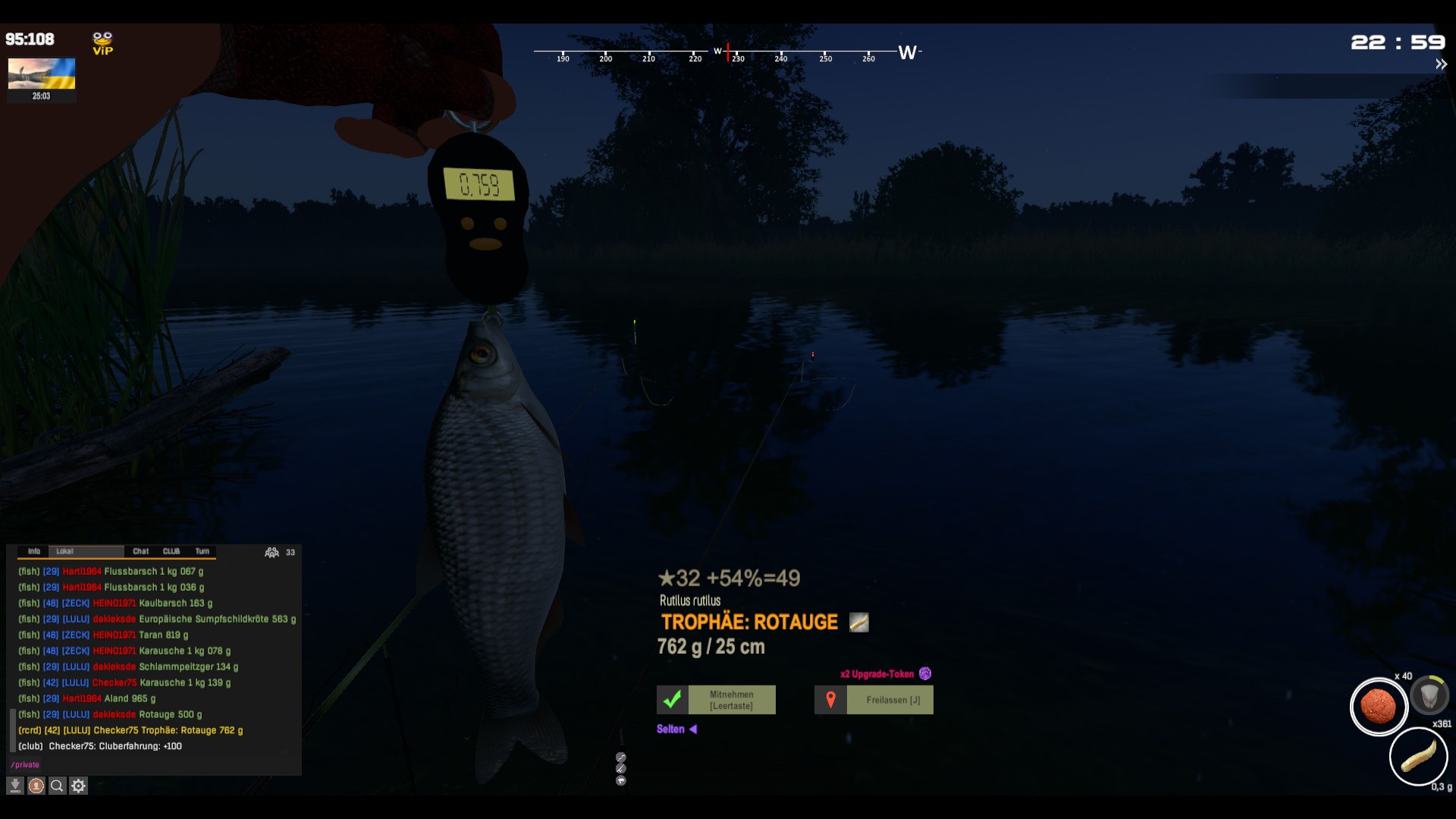Click the /private chat input field
1456x819 pixels.
152,764
